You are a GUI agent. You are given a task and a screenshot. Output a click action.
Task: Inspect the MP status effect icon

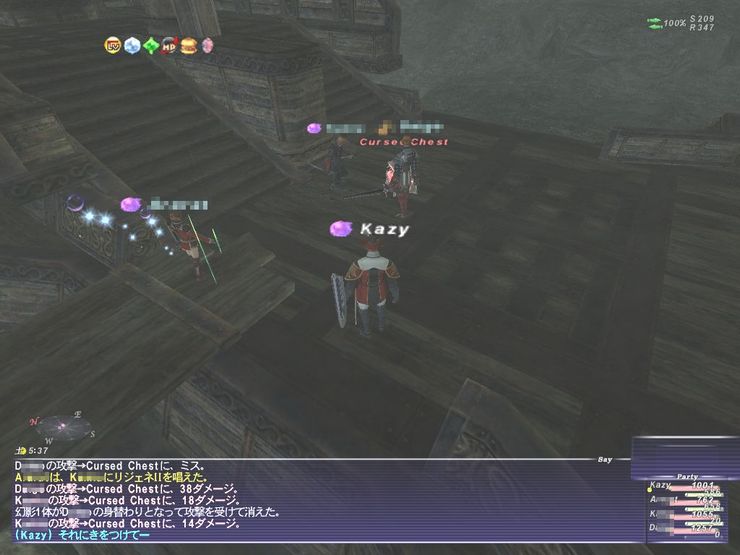pos(169,45)
